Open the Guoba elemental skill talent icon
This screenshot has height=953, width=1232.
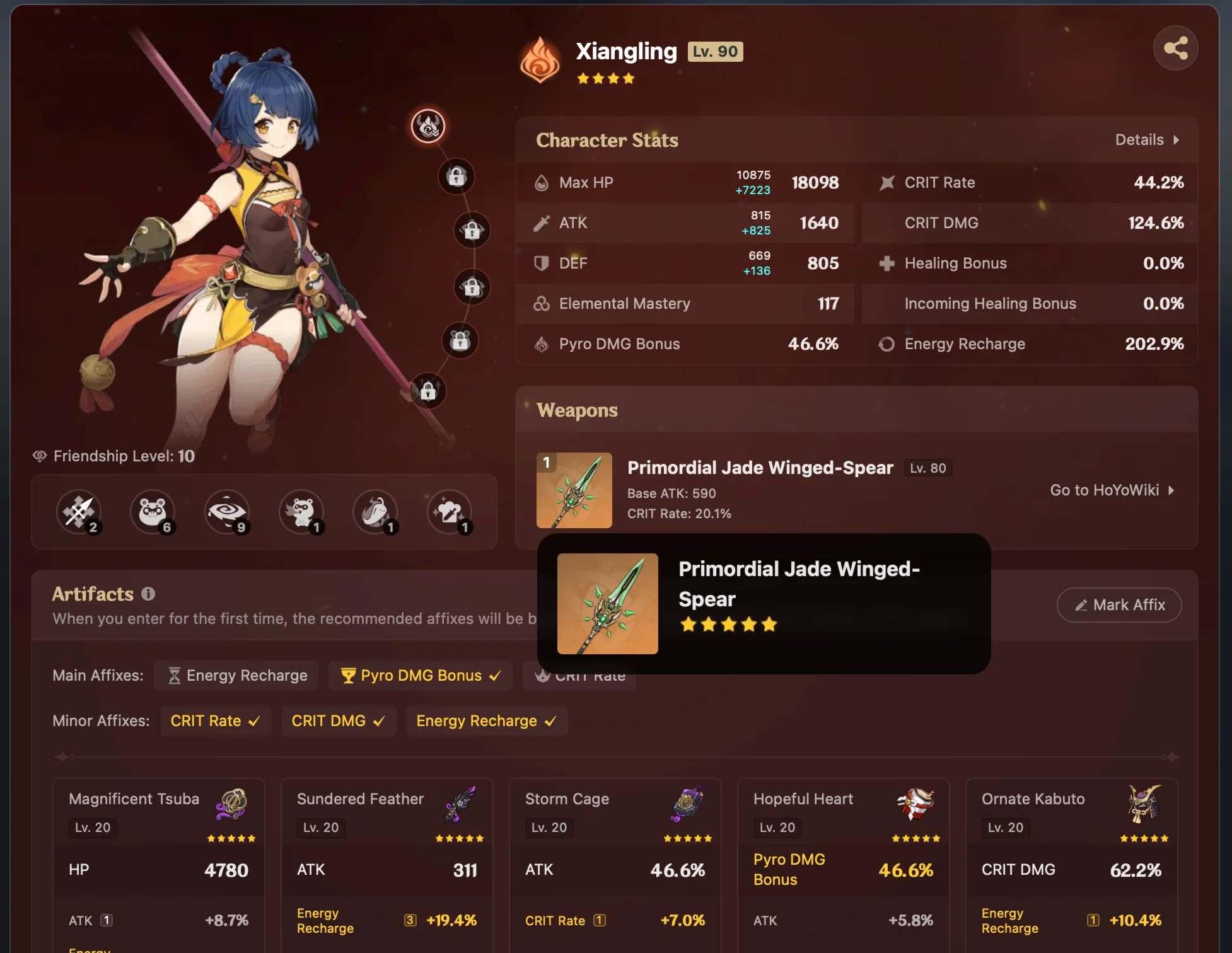pos(153,512)
